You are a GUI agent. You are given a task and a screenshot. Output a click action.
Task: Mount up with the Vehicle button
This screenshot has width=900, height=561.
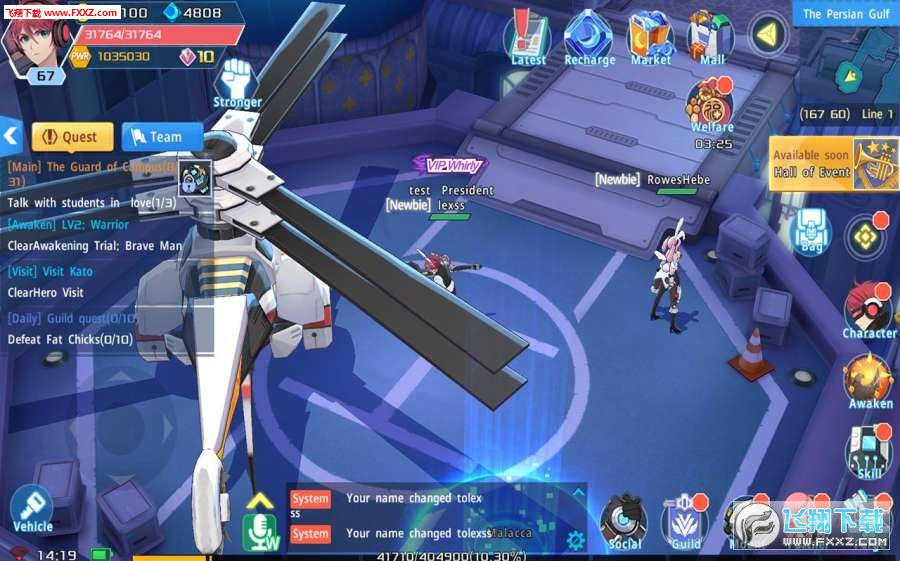(x=32, y=510)
